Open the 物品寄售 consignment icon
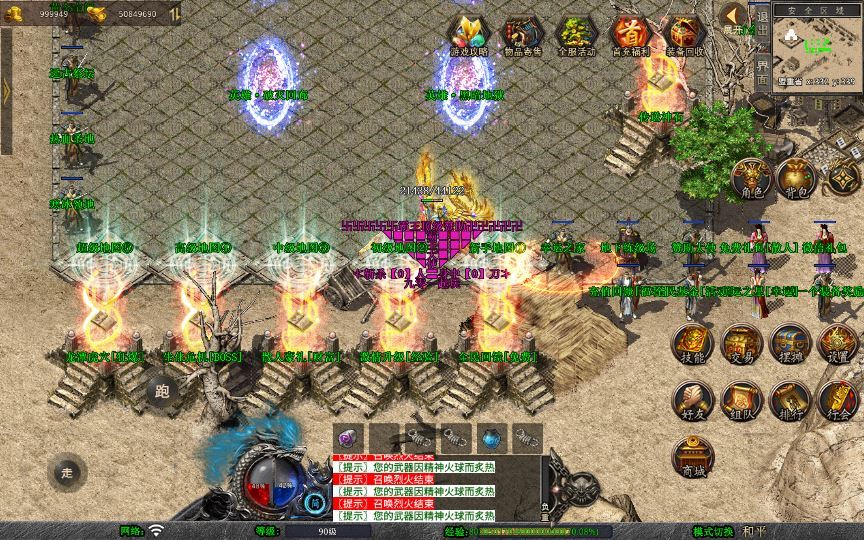 523,33
